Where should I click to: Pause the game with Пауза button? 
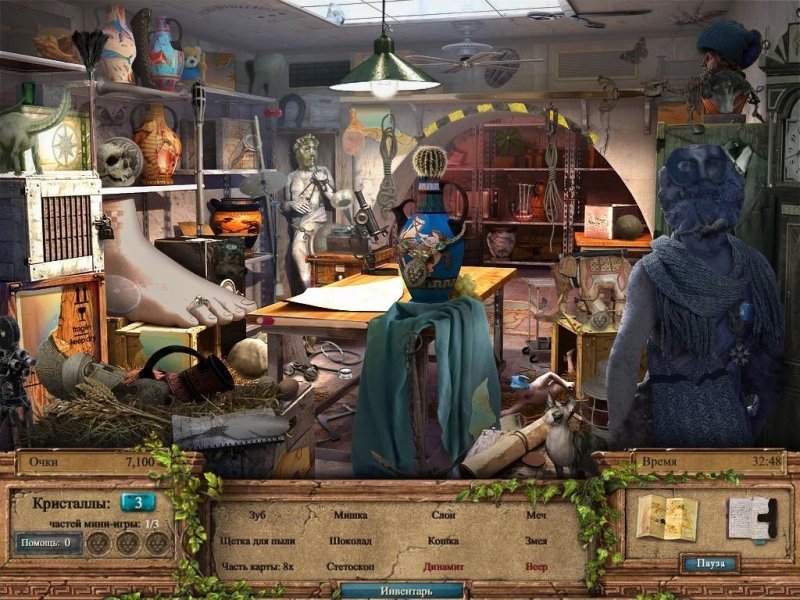(x=709, y=563)
